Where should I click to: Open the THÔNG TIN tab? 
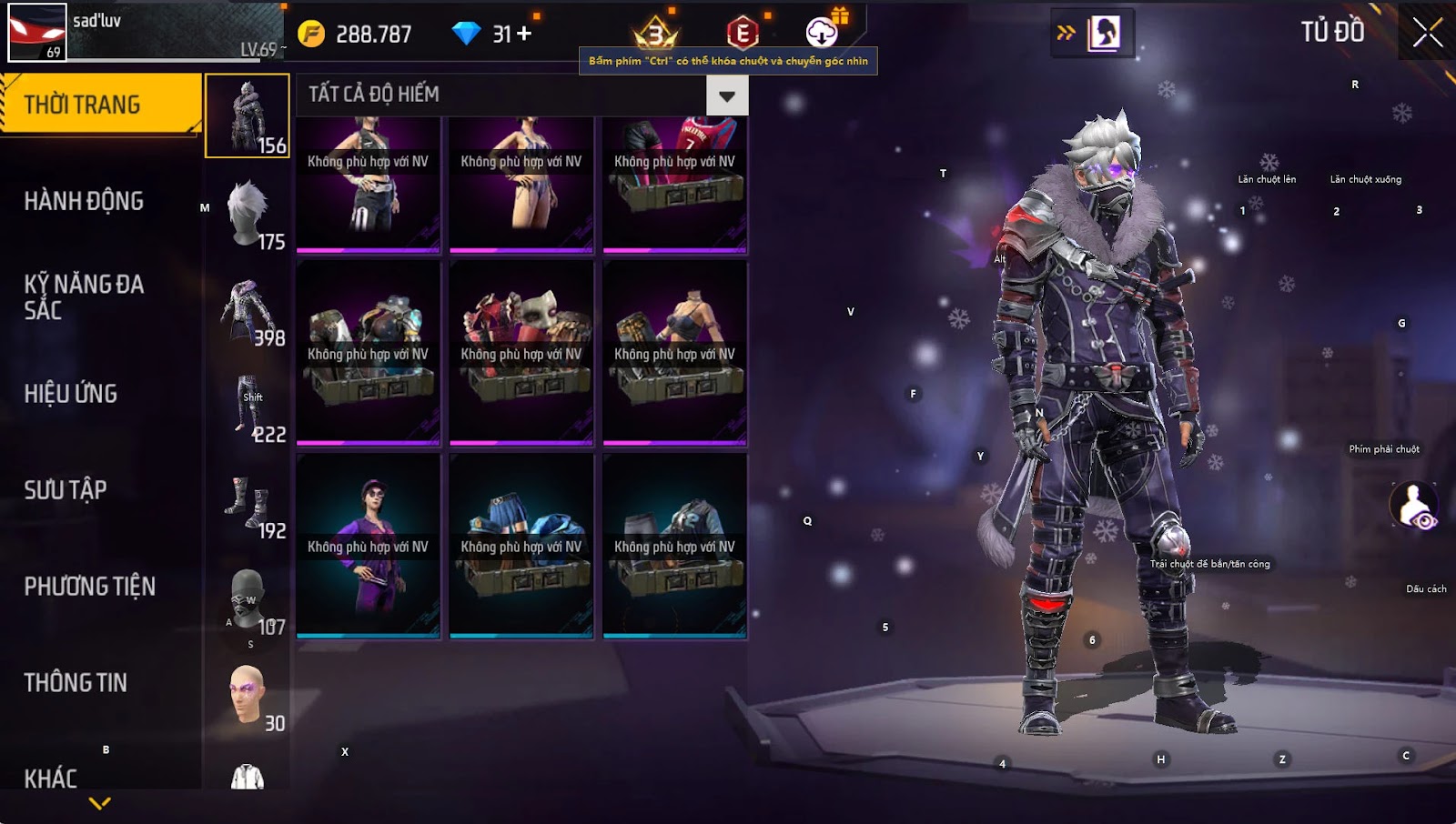pyautogui.click(x=76, y=683)
